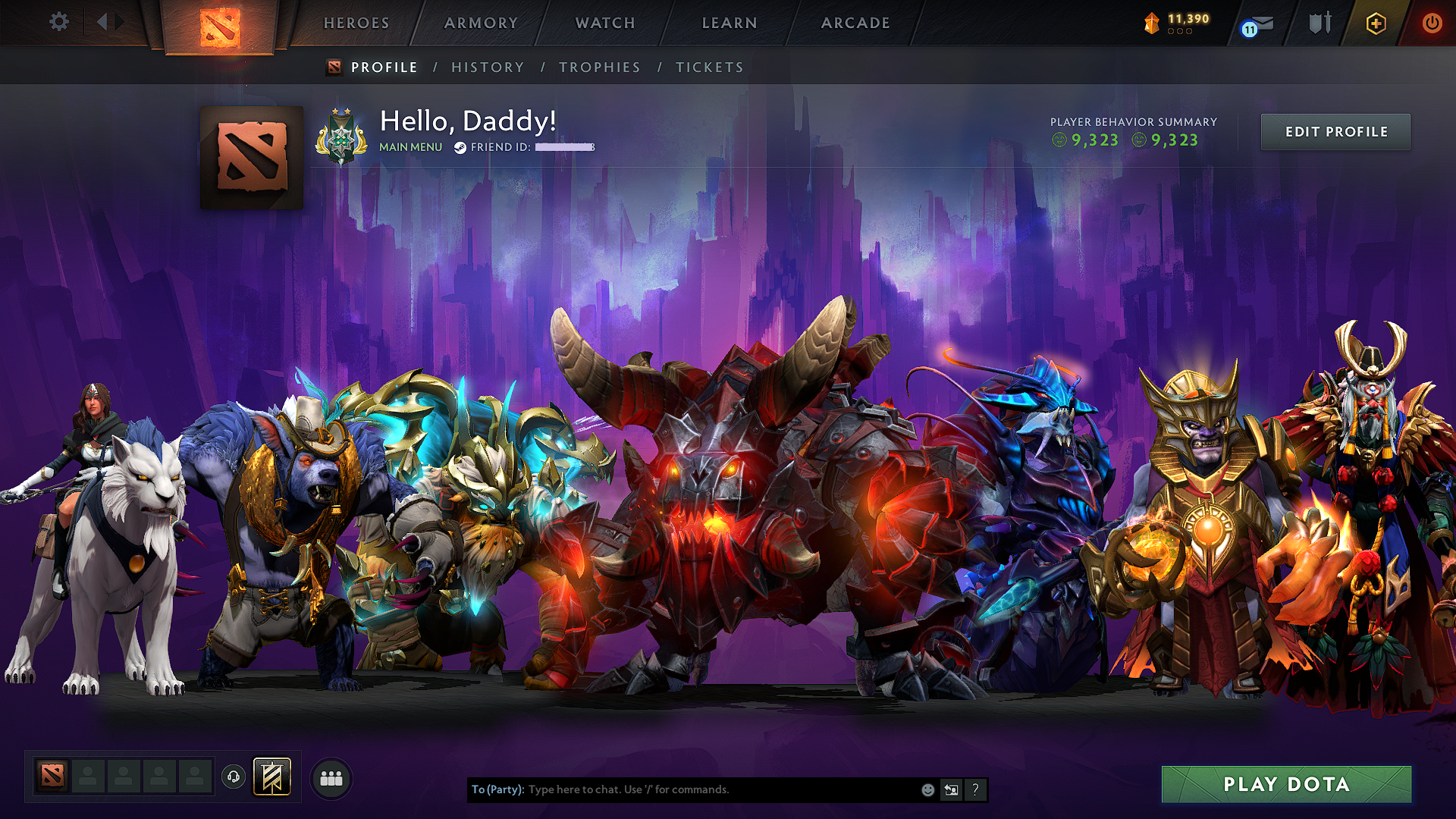The height and width of the screenshot is (819, 1456).
Task: Open the emoticon picker in chat bar
Action: coord(927,789)
